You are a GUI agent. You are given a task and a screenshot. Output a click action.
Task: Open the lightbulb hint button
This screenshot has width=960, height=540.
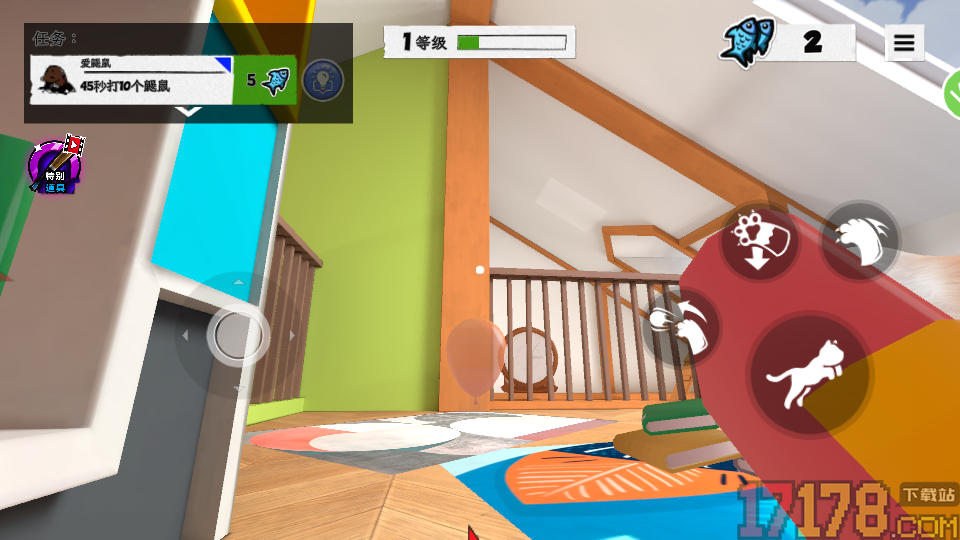click(x=322, y=80)
